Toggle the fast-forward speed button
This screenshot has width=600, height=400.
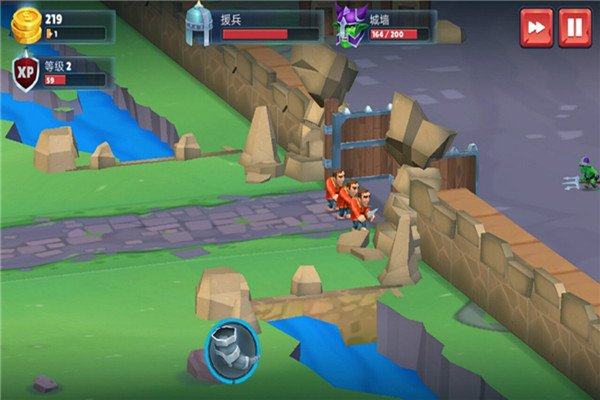point(536,27)
